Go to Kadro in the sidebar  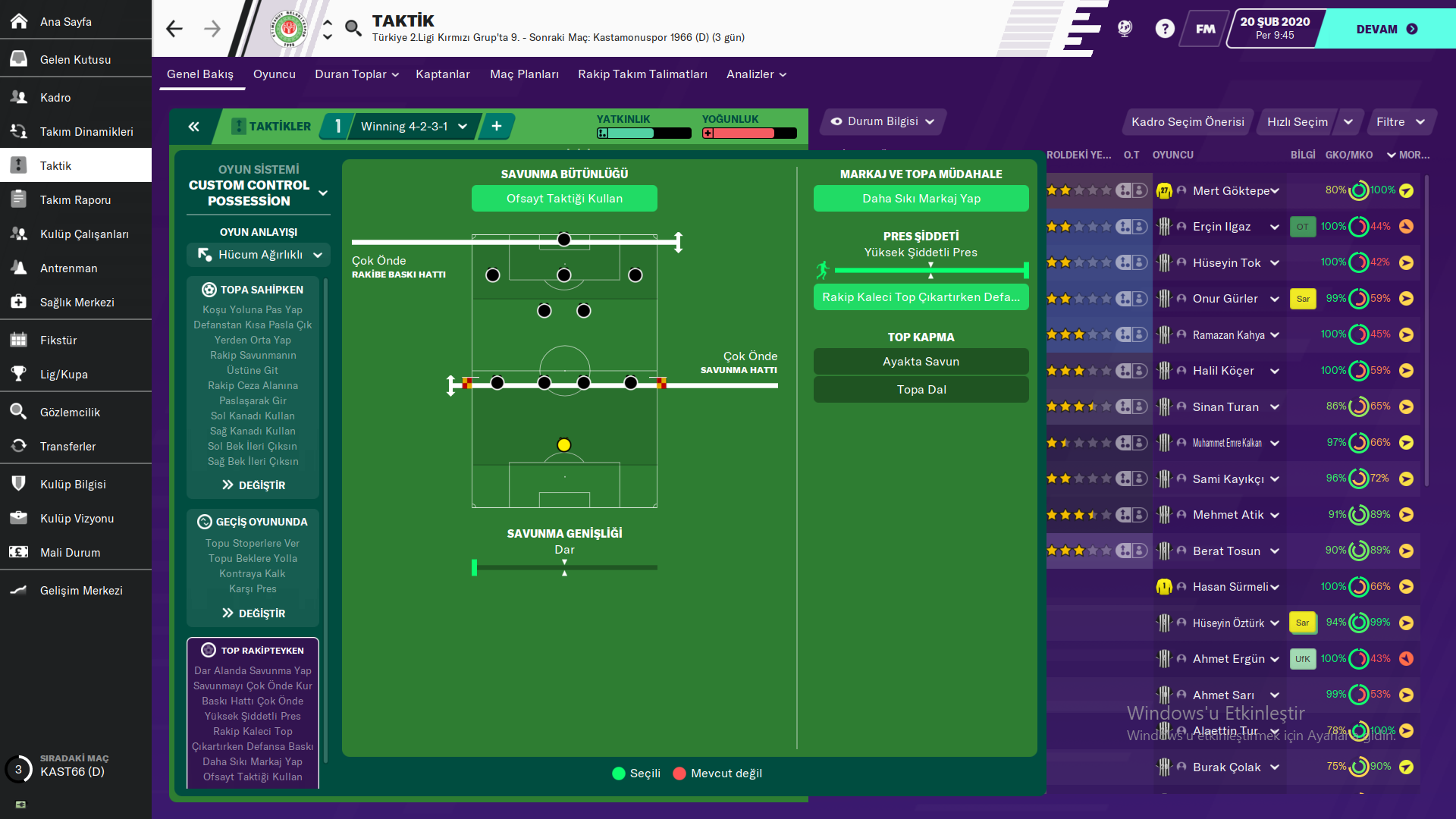click(55, 97)
